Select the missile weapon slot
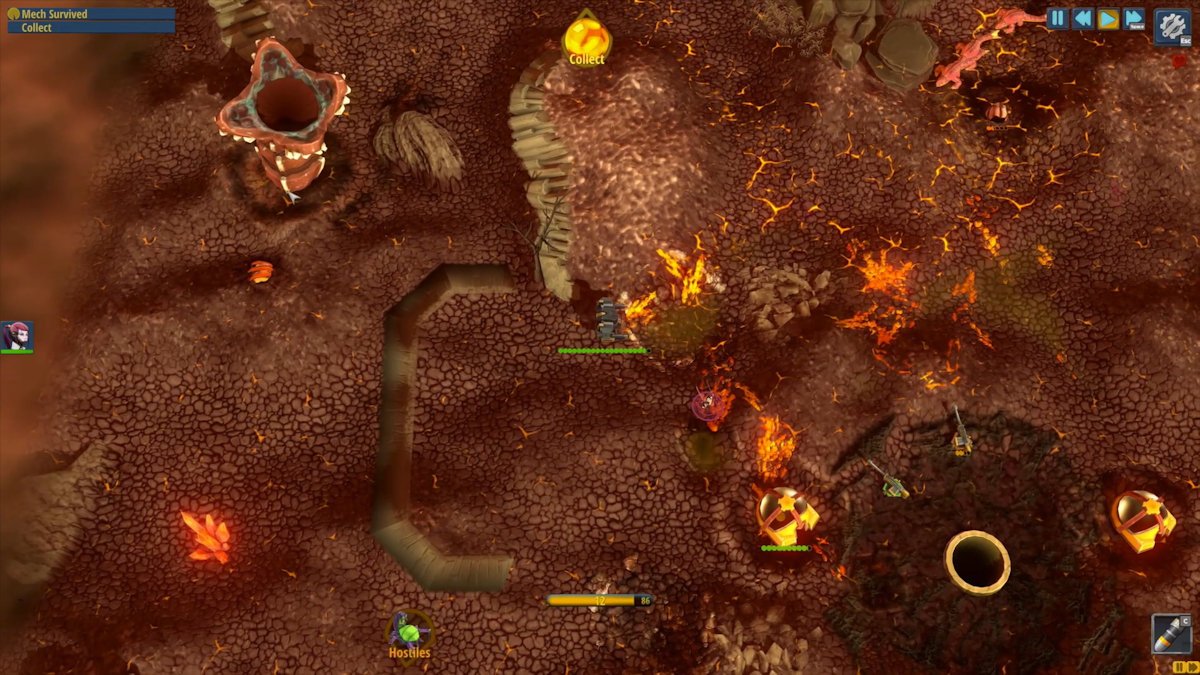The width and height of the screenshot is (1200, 675). [x=1171, y=634]
